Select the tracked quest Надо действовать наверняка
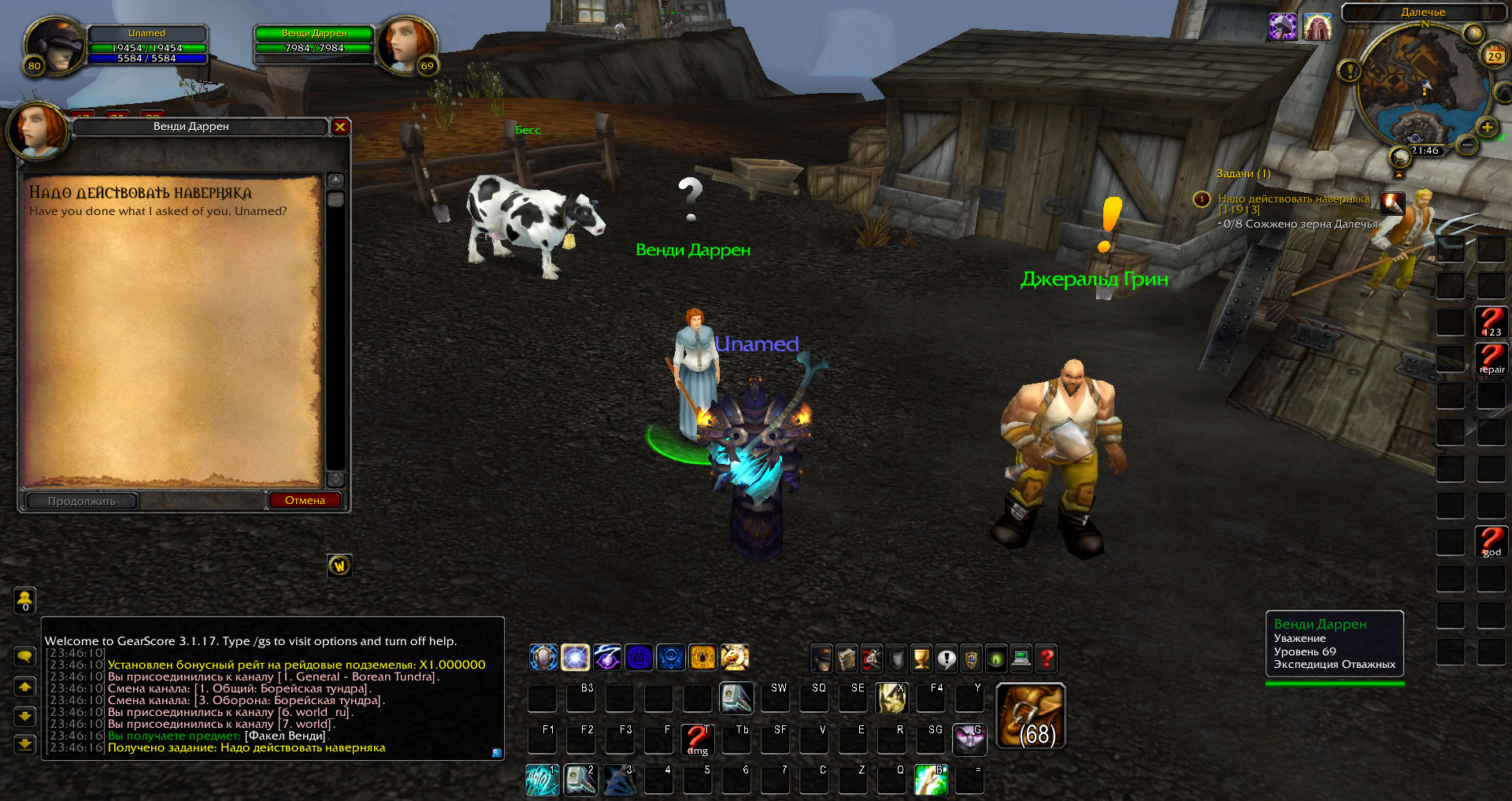This screenshot has height=801, width=1512. tap(1293, 199)
